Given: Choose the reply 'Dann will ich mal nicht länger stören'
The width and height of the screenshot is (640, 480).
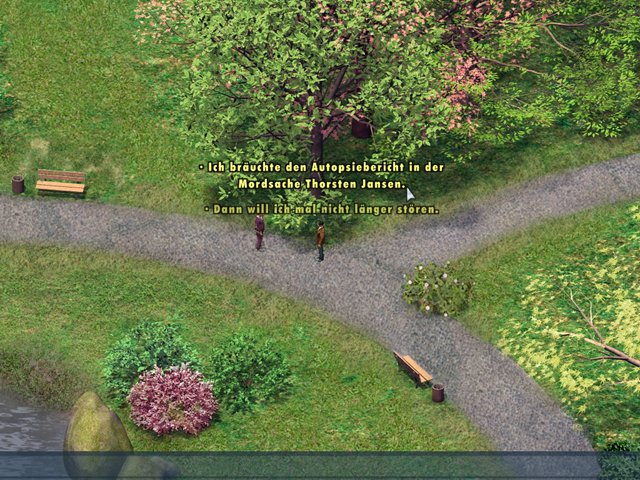Looking at the screenshot, I should [x=322, y=209].
